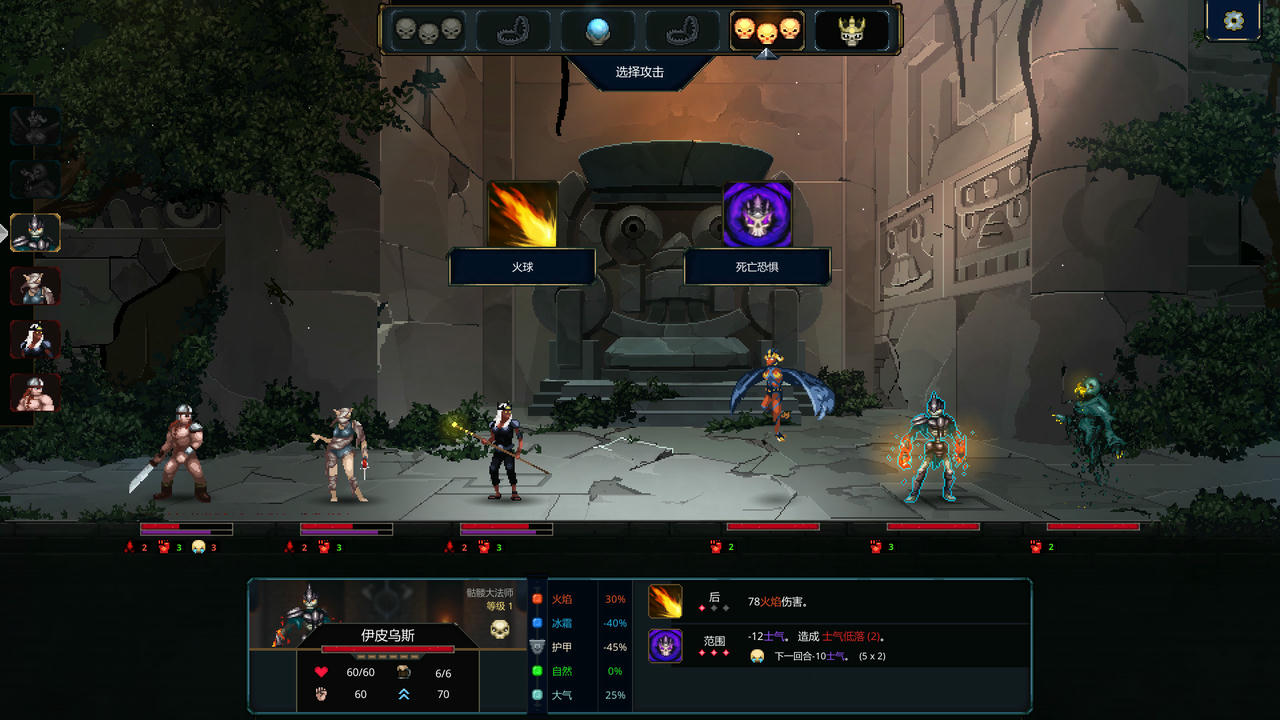Select the fireball skill row in info panel
This screenshot has height=720, width=1280.
point(665,602)
